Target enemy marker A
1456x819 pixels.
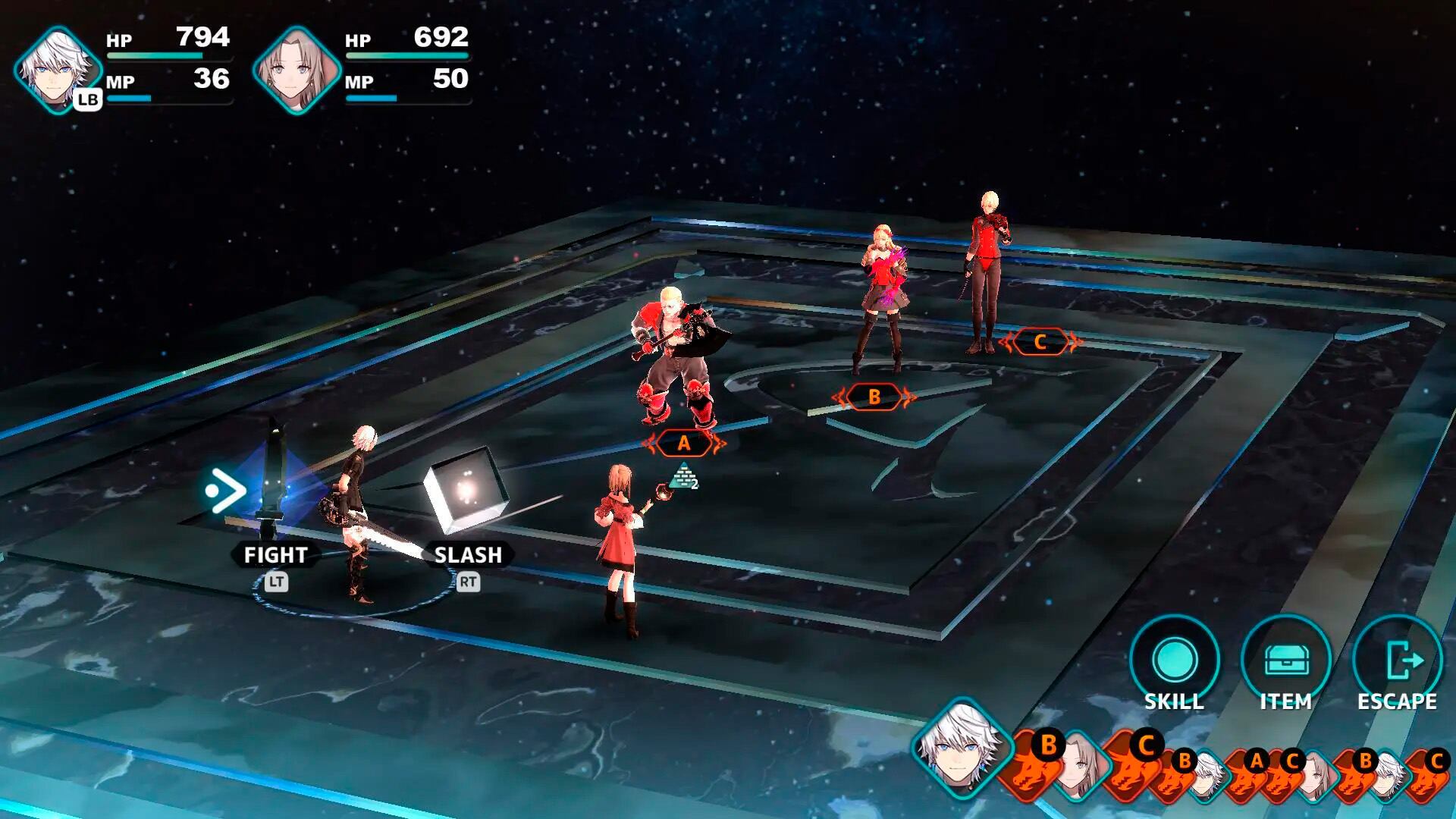point(684,444)
